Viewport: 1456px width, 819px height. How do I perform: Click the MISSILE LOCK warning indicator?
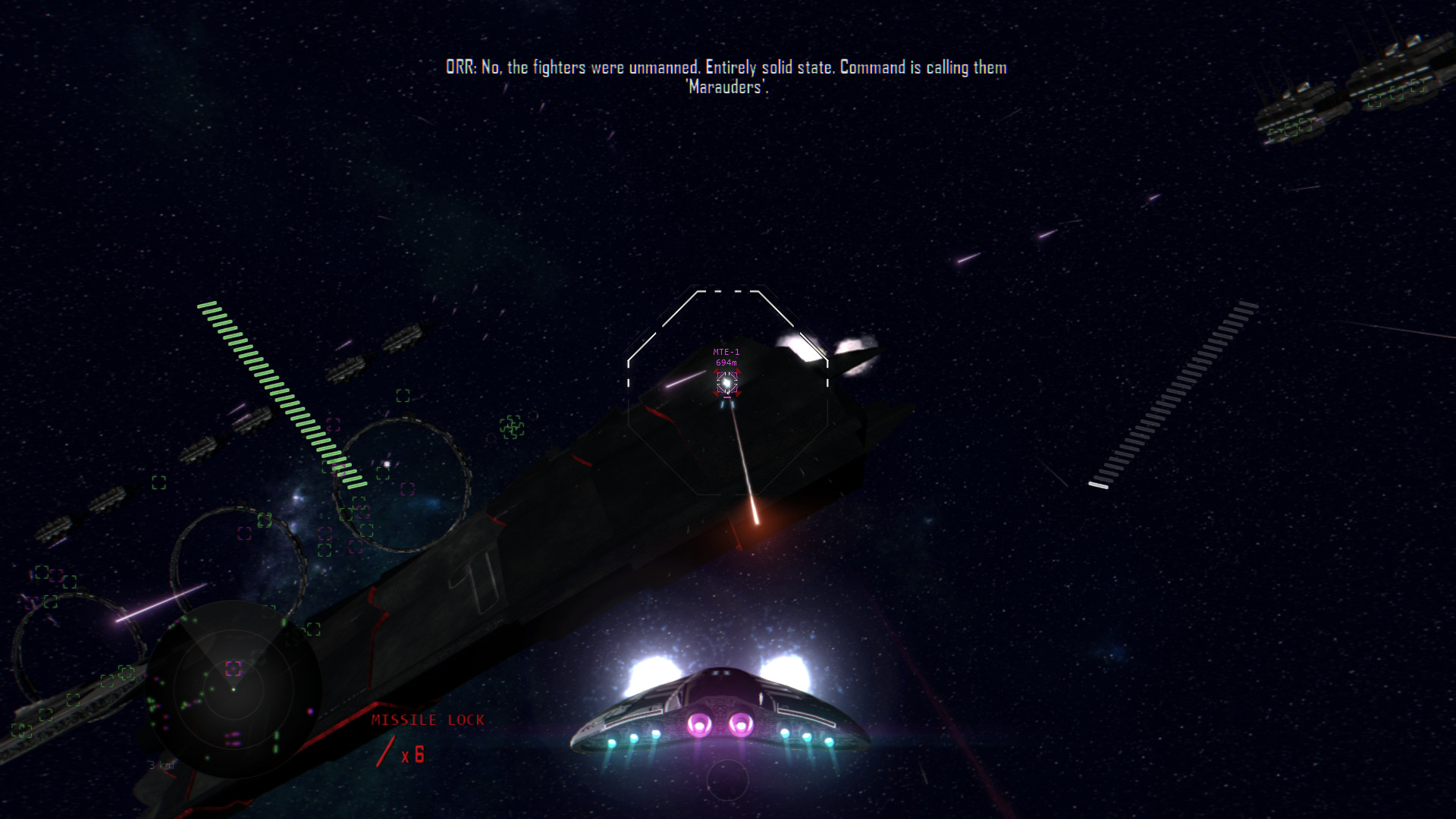(428, 720)
